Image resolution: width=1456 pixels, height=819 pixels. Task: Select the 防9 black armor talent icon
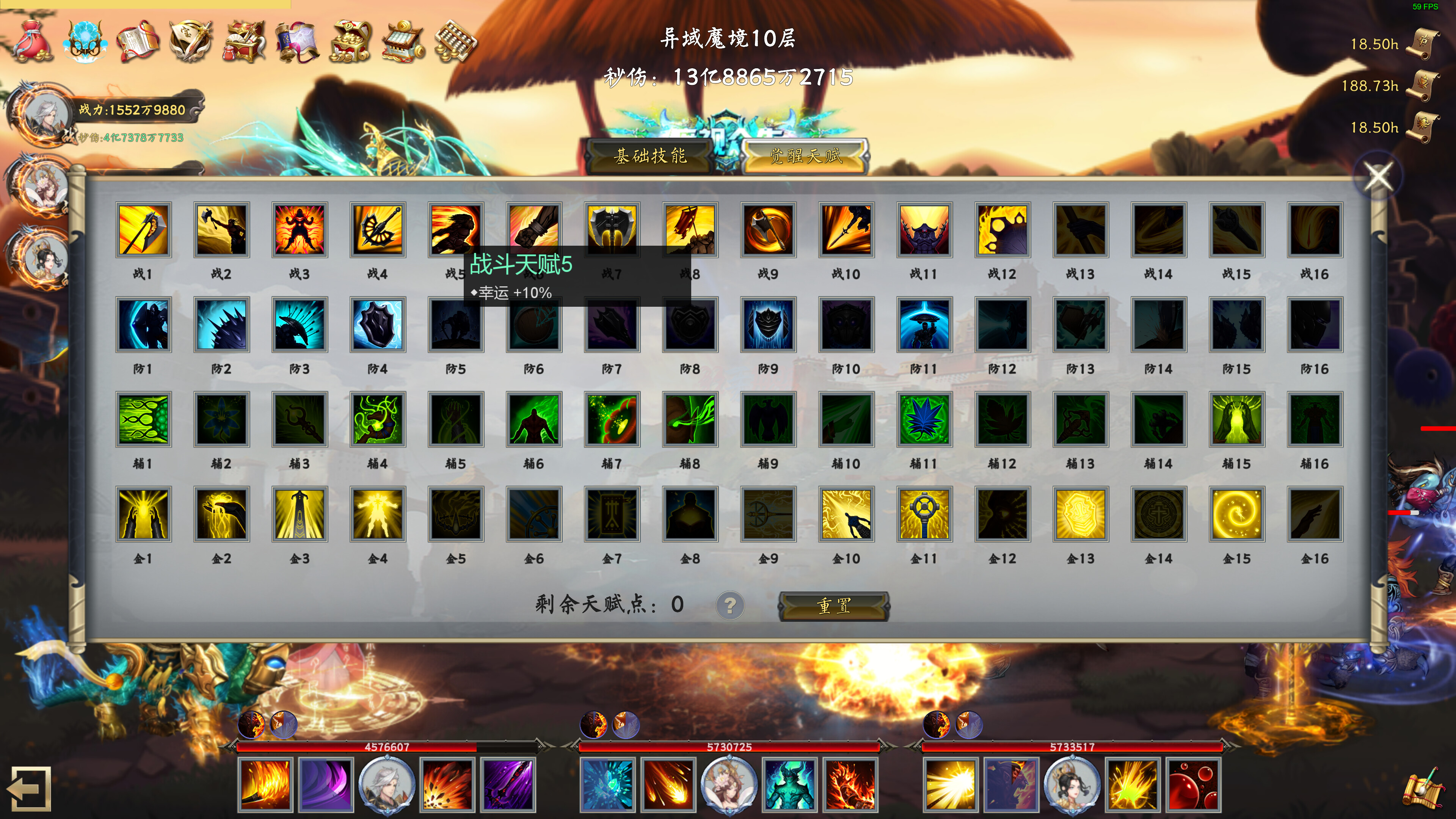click(767, 325)
